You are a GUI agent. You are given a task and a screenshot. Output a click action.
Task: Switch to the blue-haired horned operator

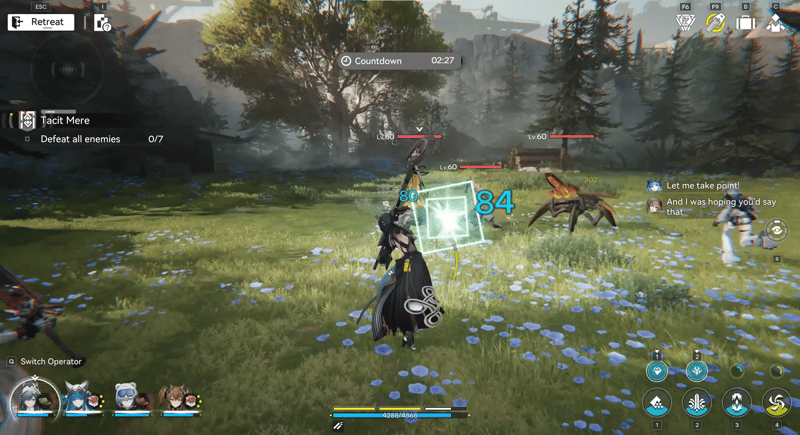(80, 398)
